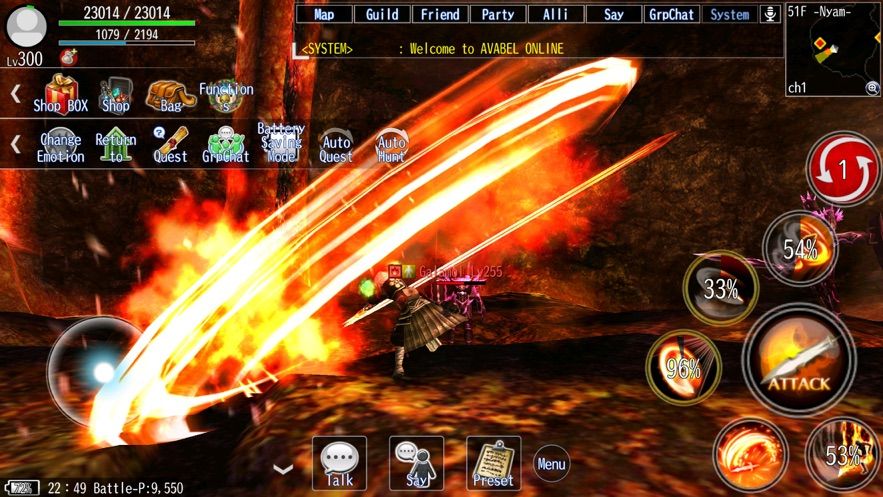Open the Shop BOX gift icon
Screen dimensions: 883x497
pyautogui.click(x=61, y=94)
